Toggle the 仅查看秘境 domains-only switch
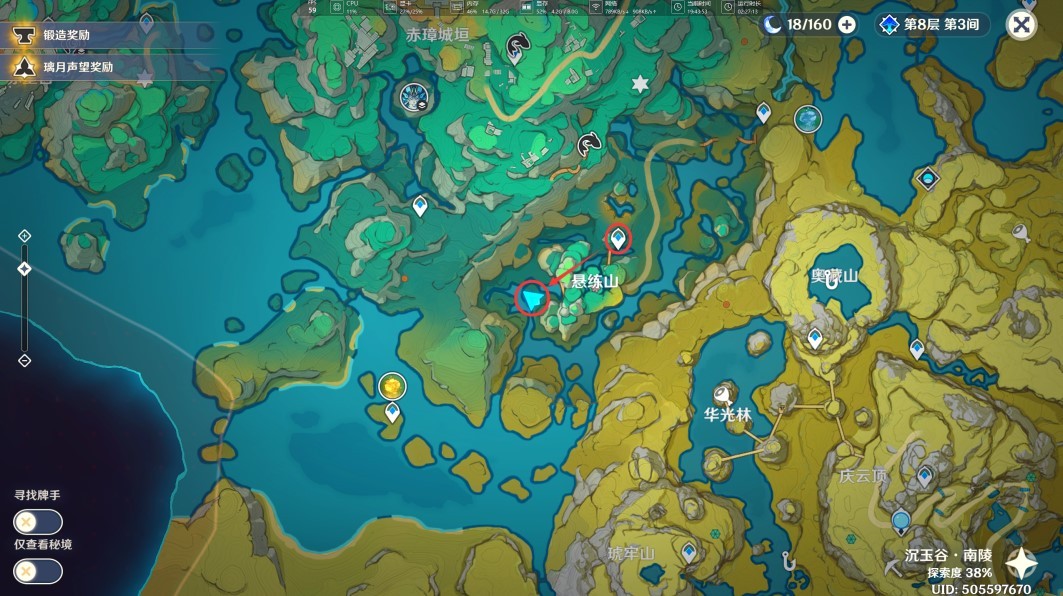This screenshot has height=596, width=1063. 38,571
